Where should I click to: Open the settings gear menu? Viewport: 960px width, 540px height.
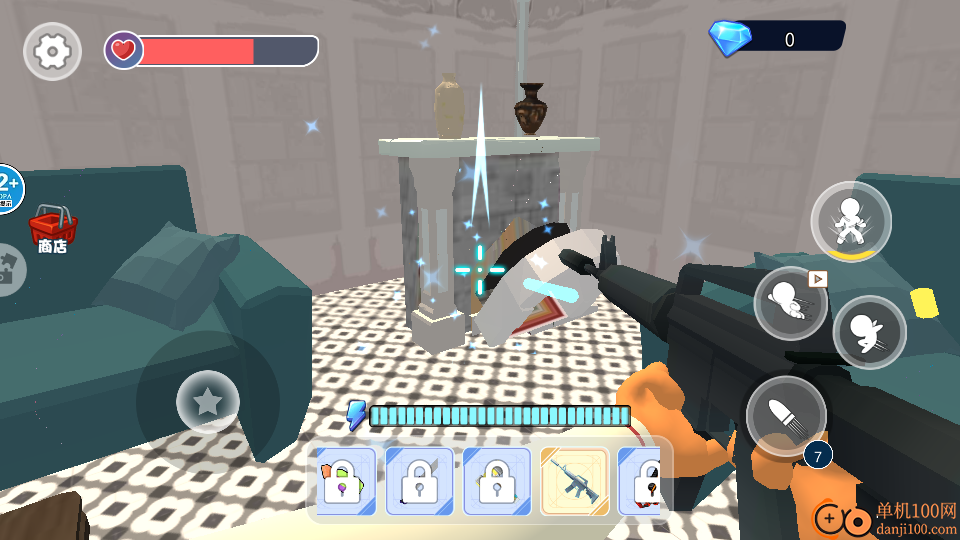51,51
